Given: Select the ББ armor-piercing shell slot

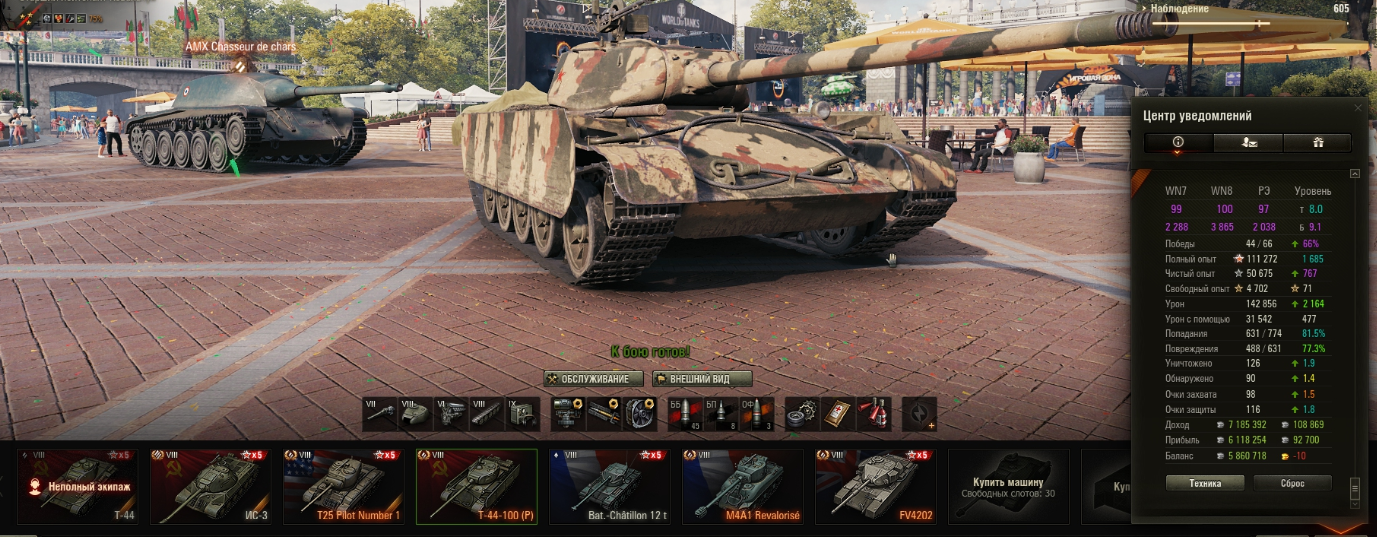Looking at the screenshot, I should click(x=683, y=414).
